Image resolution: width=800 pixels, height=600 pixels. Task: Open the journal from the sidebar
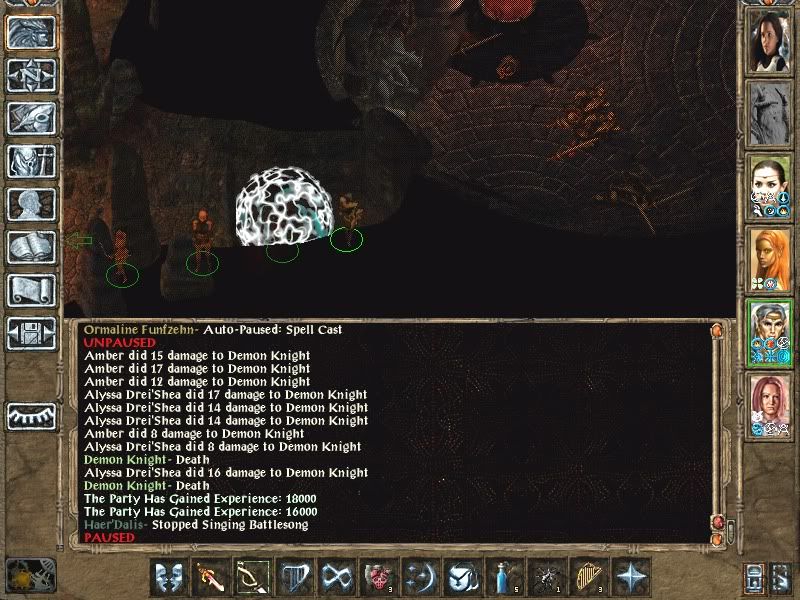click(31, 118)
